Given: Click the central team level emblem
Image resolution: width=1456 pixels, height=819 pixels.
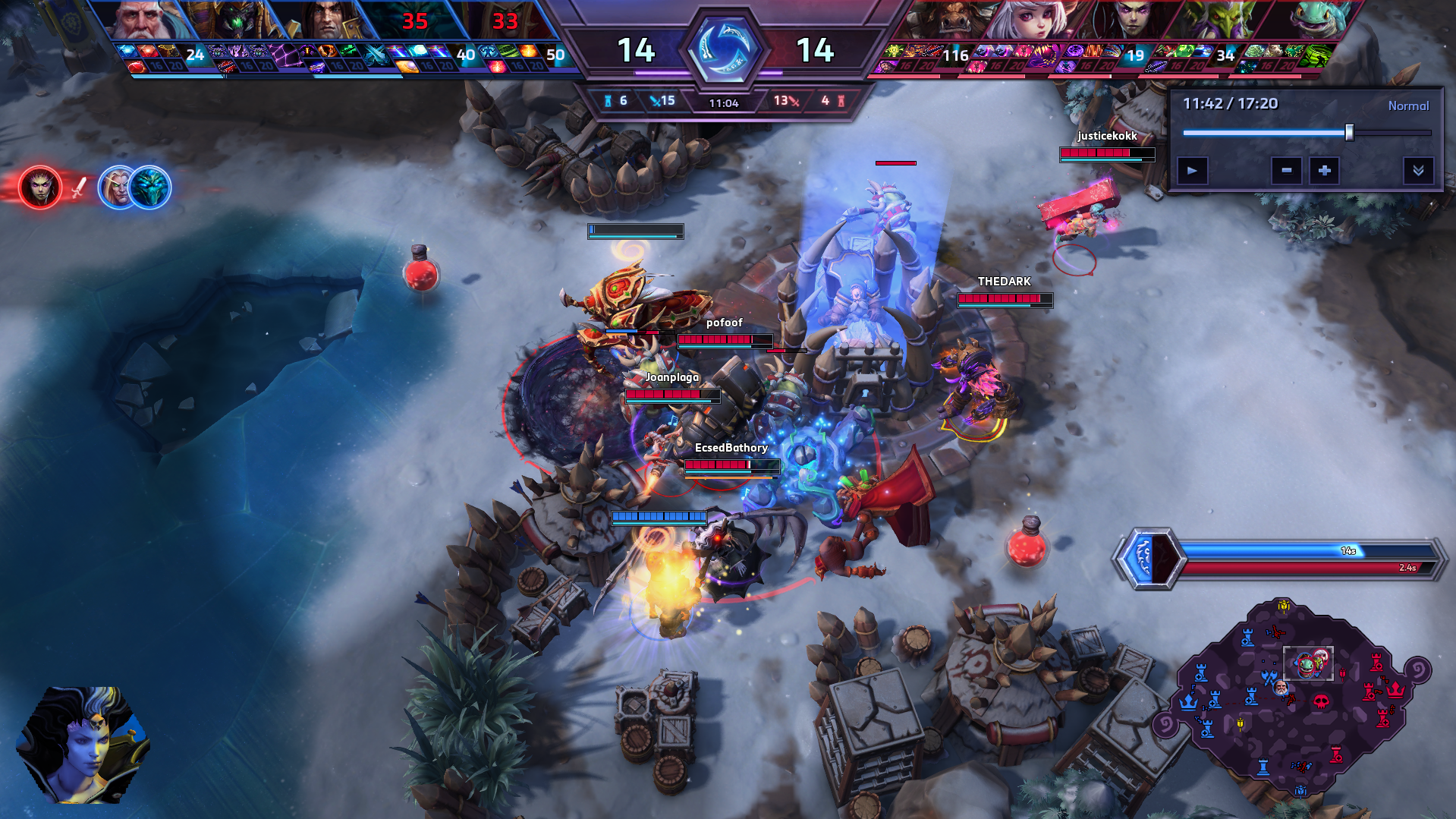Looking at the screenshot, I should click(724, 49).
